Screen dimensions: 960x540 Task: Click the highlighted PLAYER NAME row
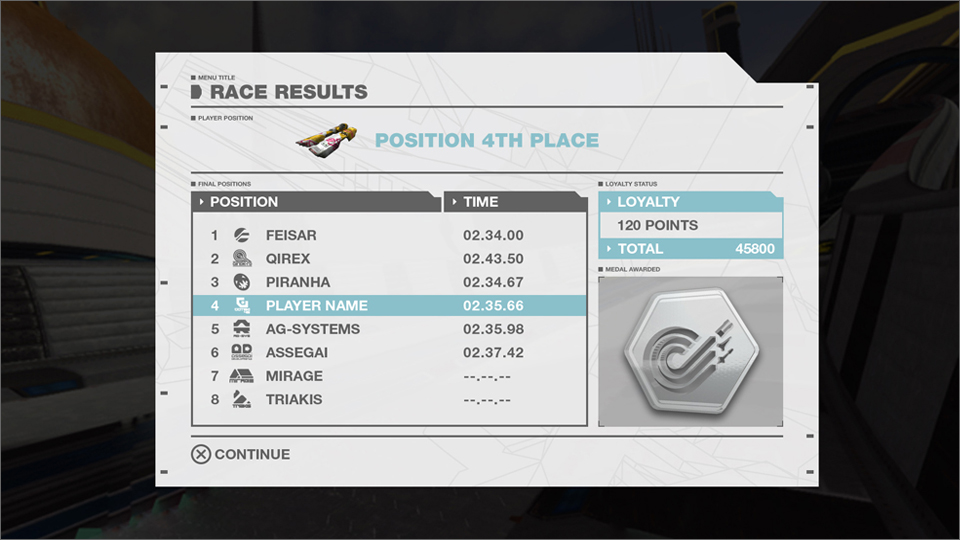click(389, 306)
